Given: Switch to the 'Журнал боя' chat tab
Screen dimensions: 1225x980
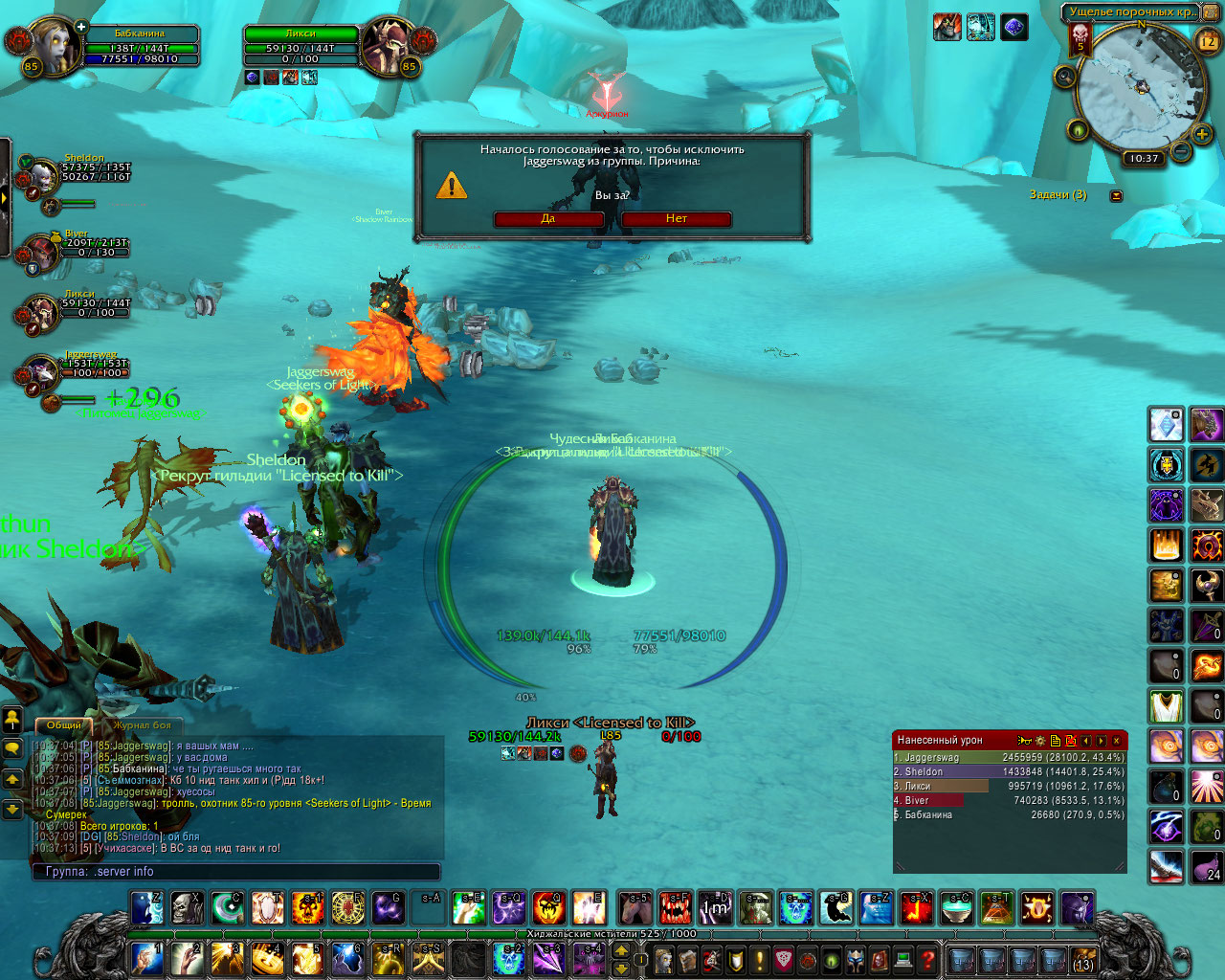Looking at the screenshot, I should coord(142,725).
